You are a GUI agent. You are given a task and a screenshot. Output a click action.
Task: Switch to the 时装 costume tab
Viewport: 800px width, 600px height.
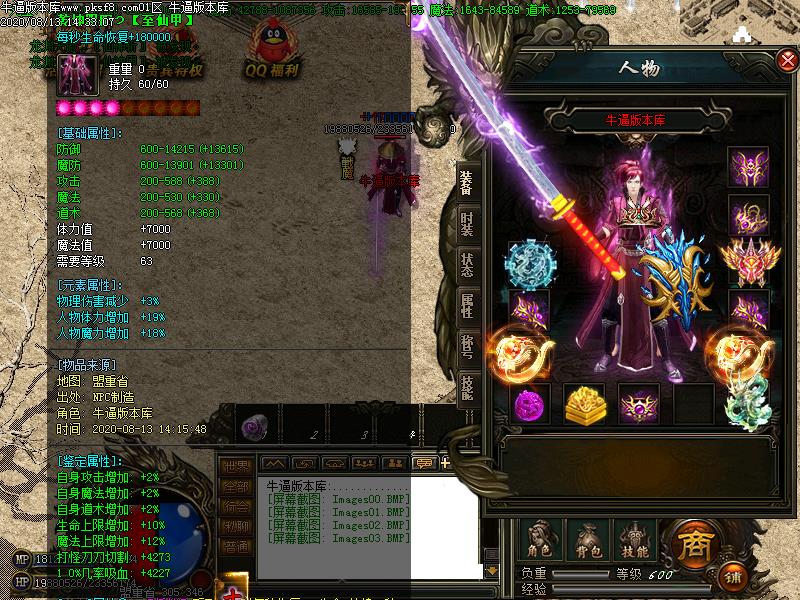coord(467,224)
